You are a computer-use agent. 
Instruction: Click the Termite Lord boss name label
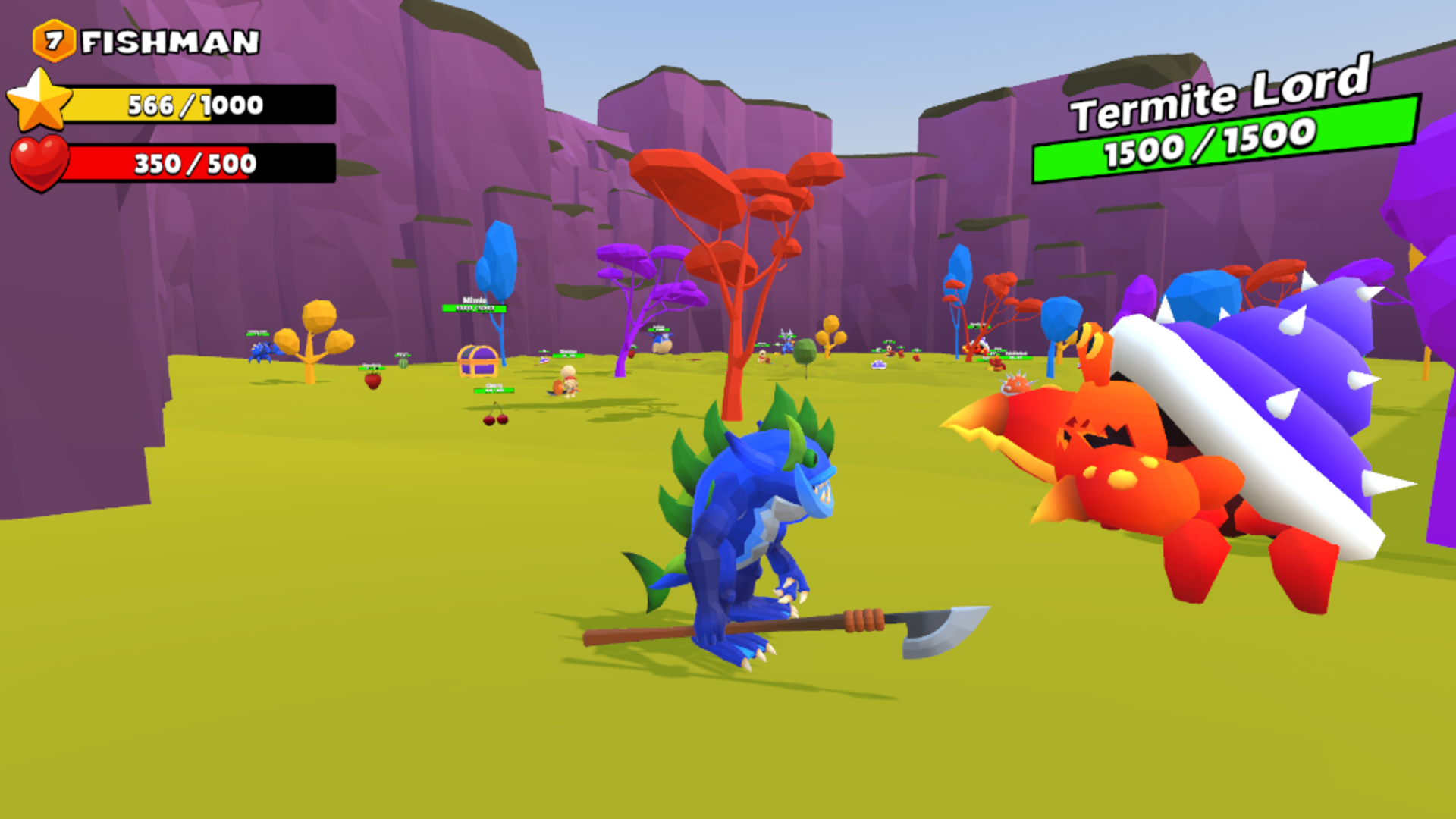coord(1219,99)
